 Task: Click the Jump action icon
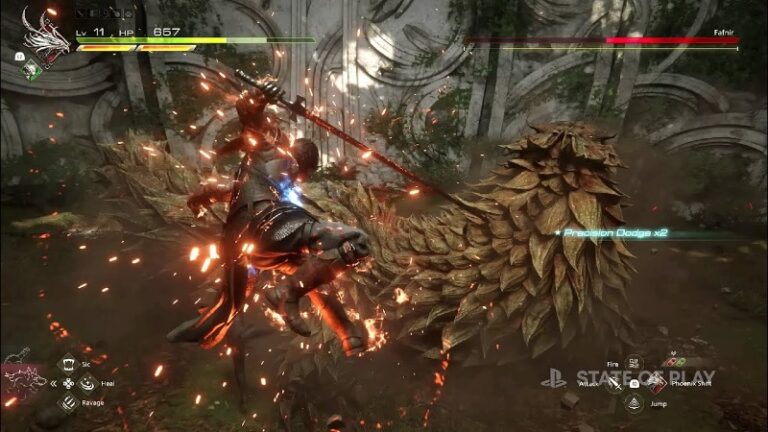634,402
